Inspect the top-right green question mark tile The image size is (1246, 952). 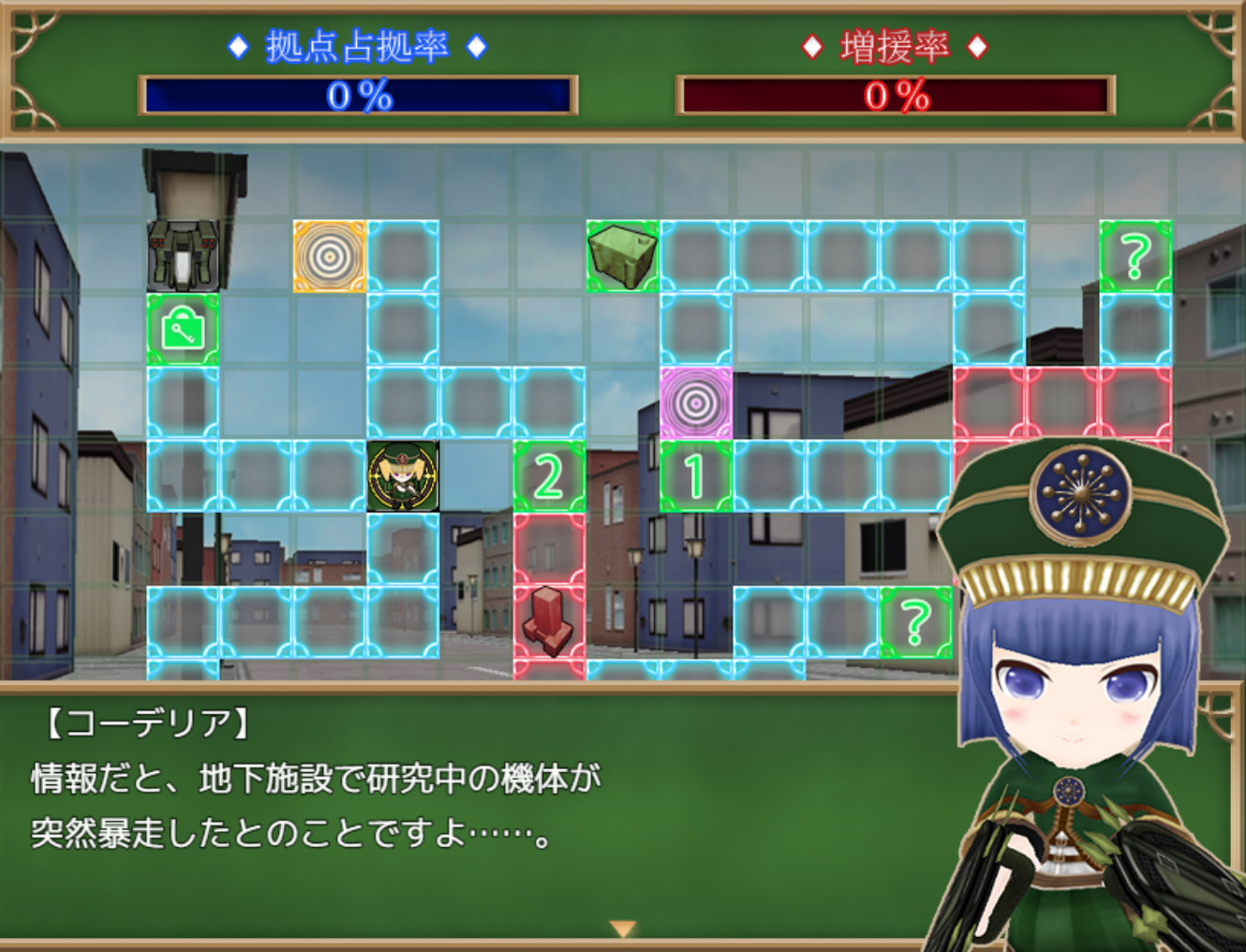[1135, 253]
